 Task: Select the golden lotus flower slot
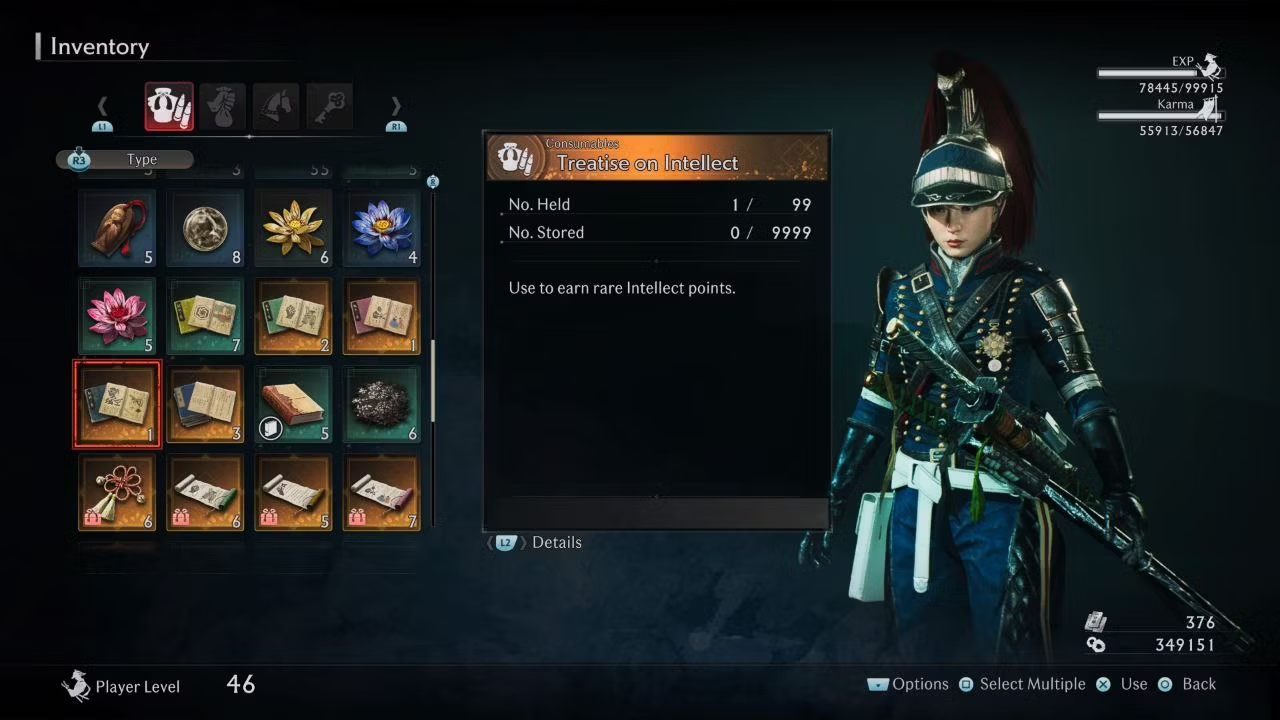(293, 228)
